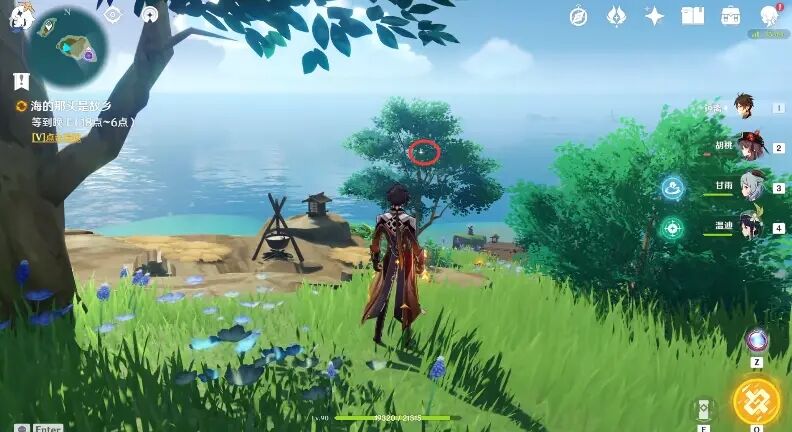Open the quest log exclamation icon
The height and width of the screenshot is (432, 792).
click(20, 81)
